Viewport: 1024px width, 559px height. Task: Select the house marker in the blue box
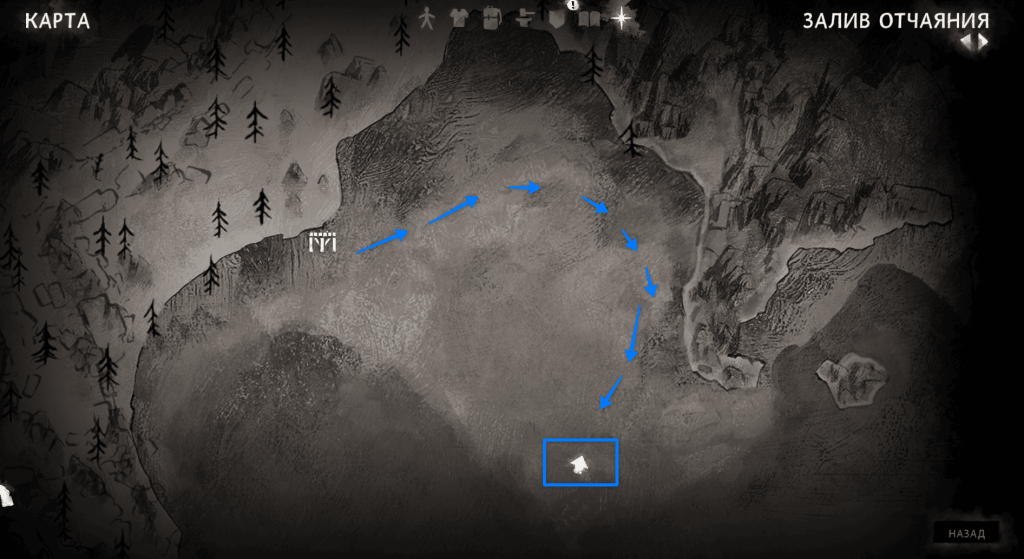click(580, 464)
